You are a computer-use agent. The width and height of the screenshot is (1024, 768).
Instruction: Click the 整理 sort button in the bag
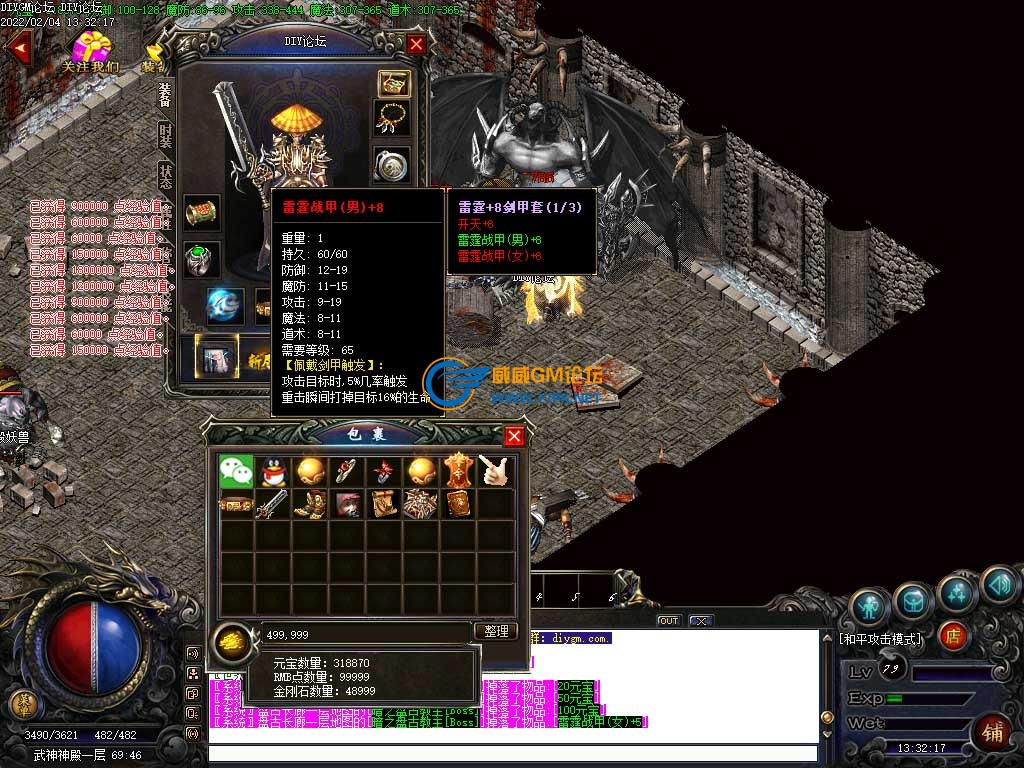(x=497, y=631)
